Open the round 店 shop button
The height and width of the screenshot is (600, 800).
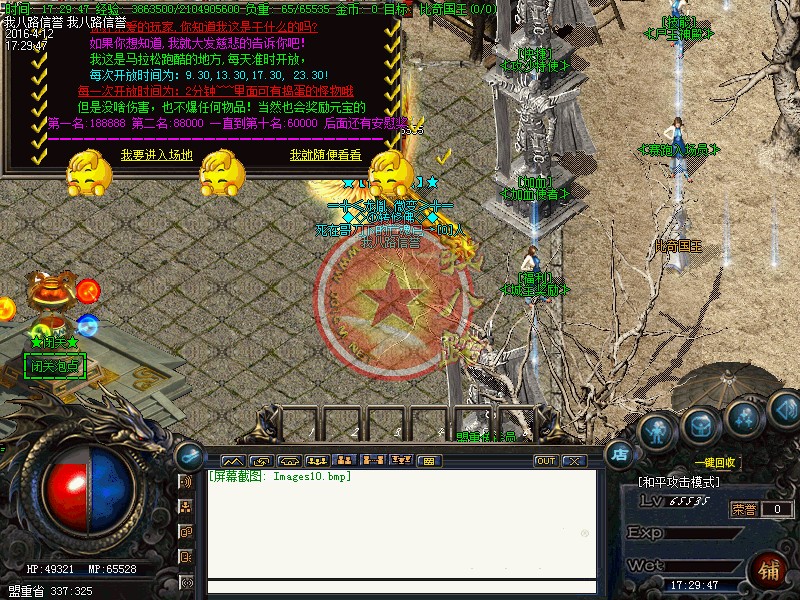pyautogui.click(x=618, y=453)
